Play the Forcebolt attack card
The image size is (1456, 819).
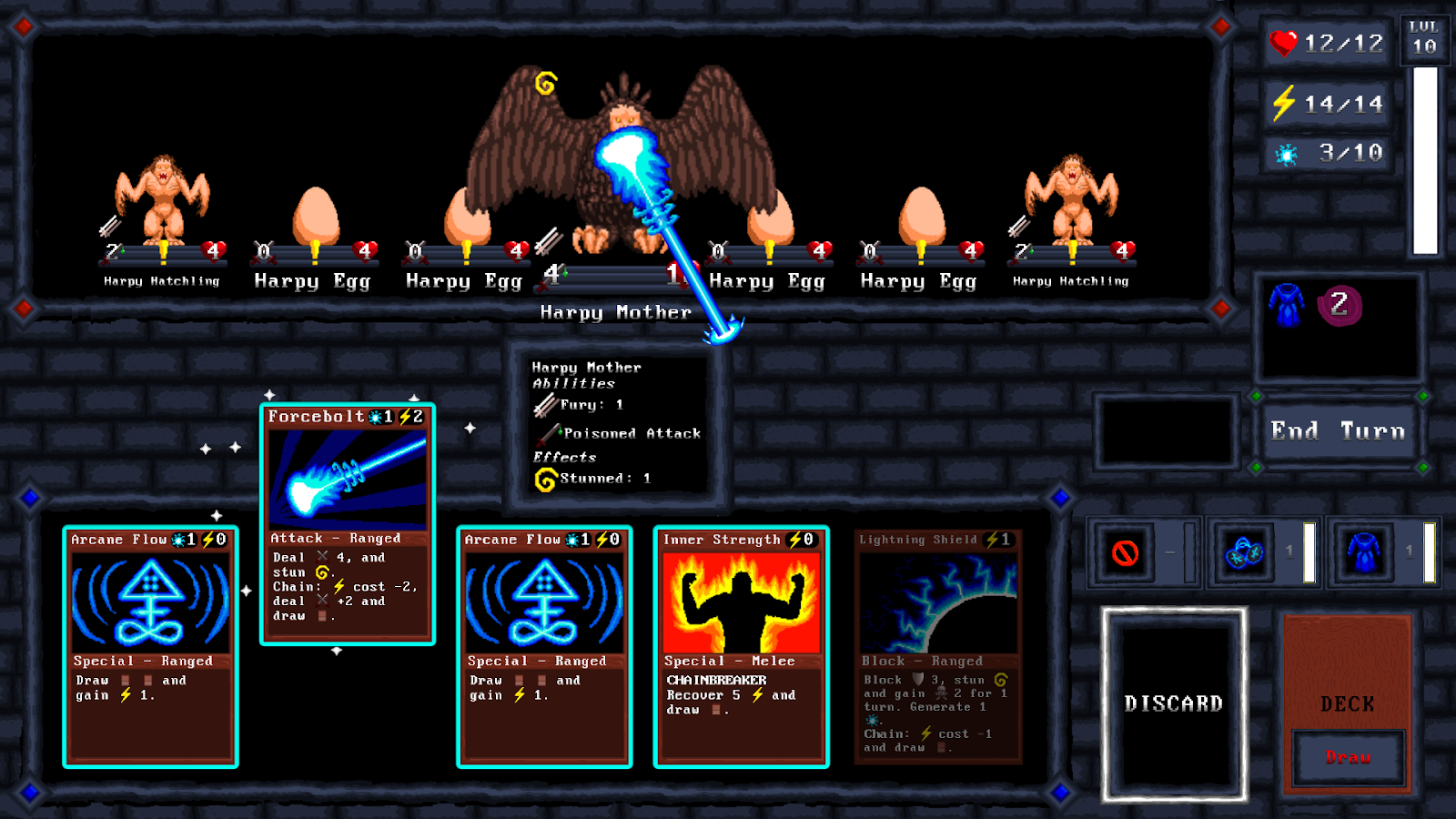[349, 528]
